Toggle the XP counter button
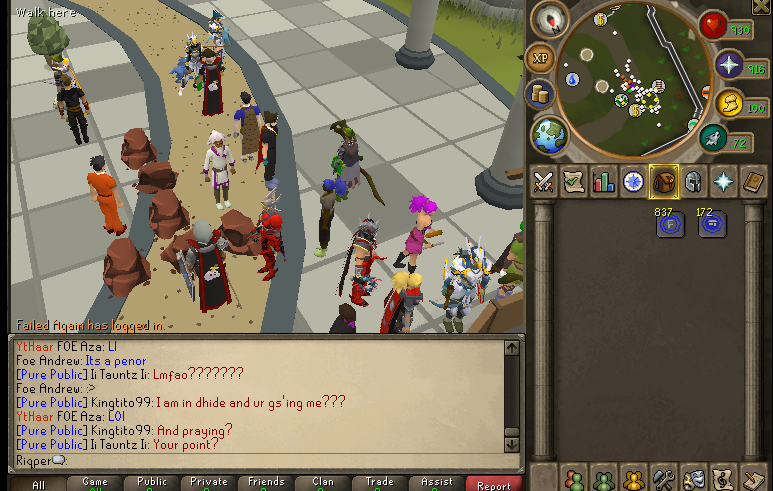The width and height of the screenshot is (773, 491). click(x=540, y=57)
